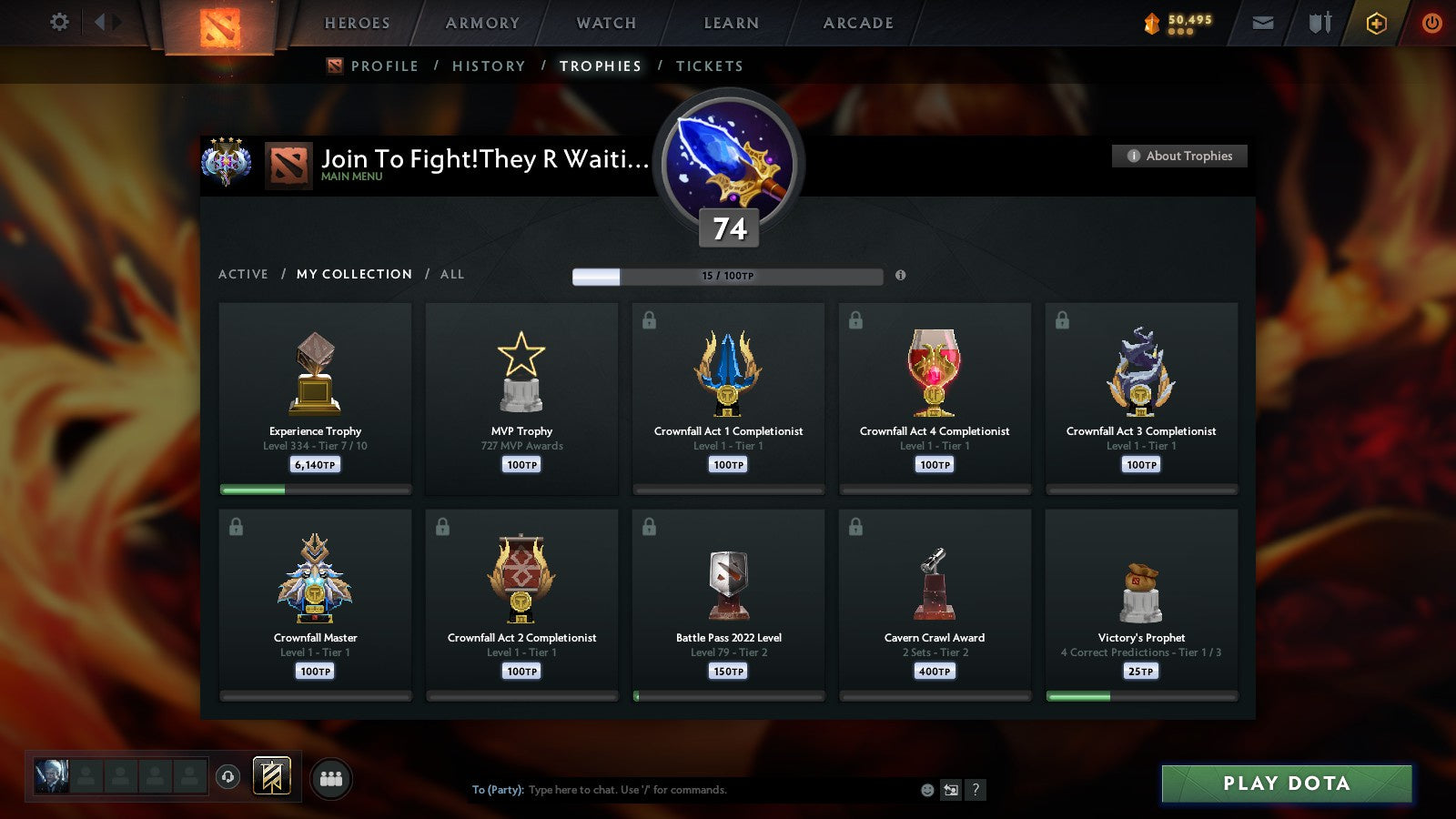Open the HISTORY tab
The height and width of the screenshot is (819, 1456).
[x=490, y=66]
